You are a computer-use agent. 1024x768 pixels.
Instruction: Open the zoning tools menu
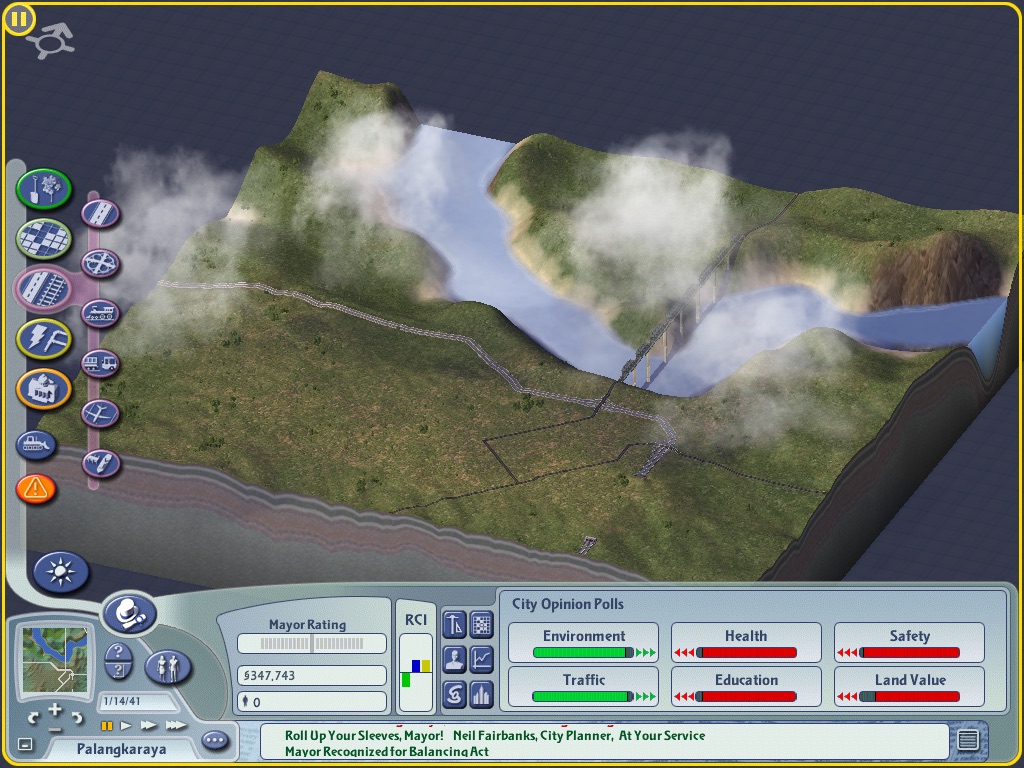click(44, 238)
